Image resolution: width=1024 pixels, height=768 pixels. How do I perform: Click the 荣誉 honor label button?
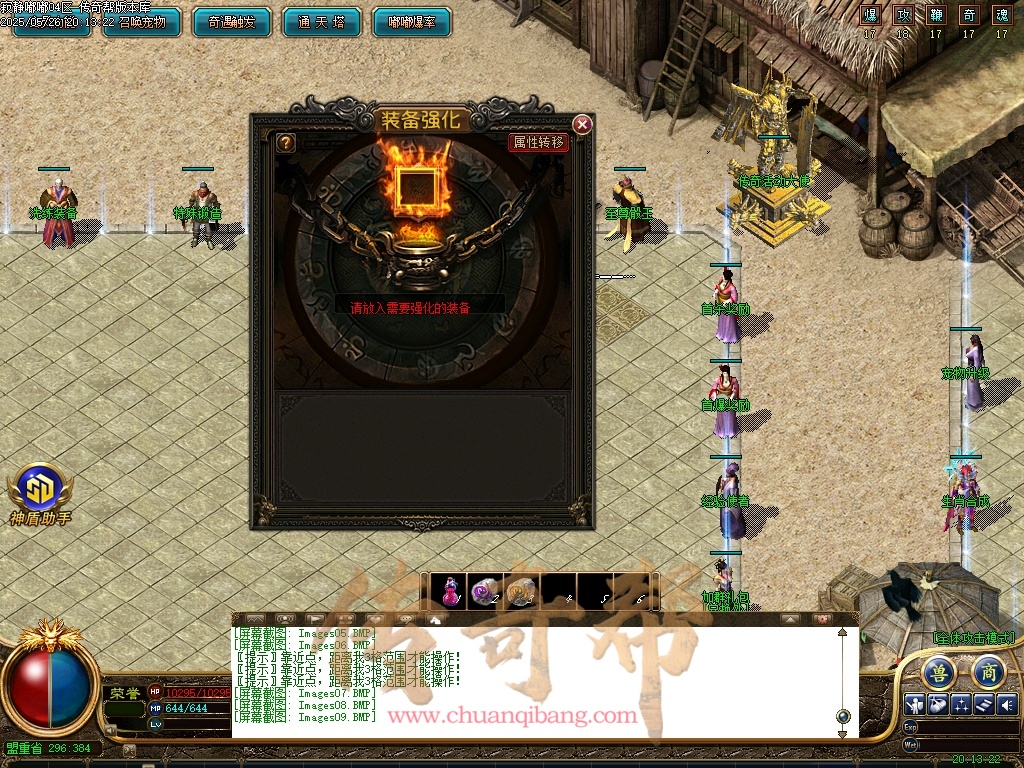point(124,693)
